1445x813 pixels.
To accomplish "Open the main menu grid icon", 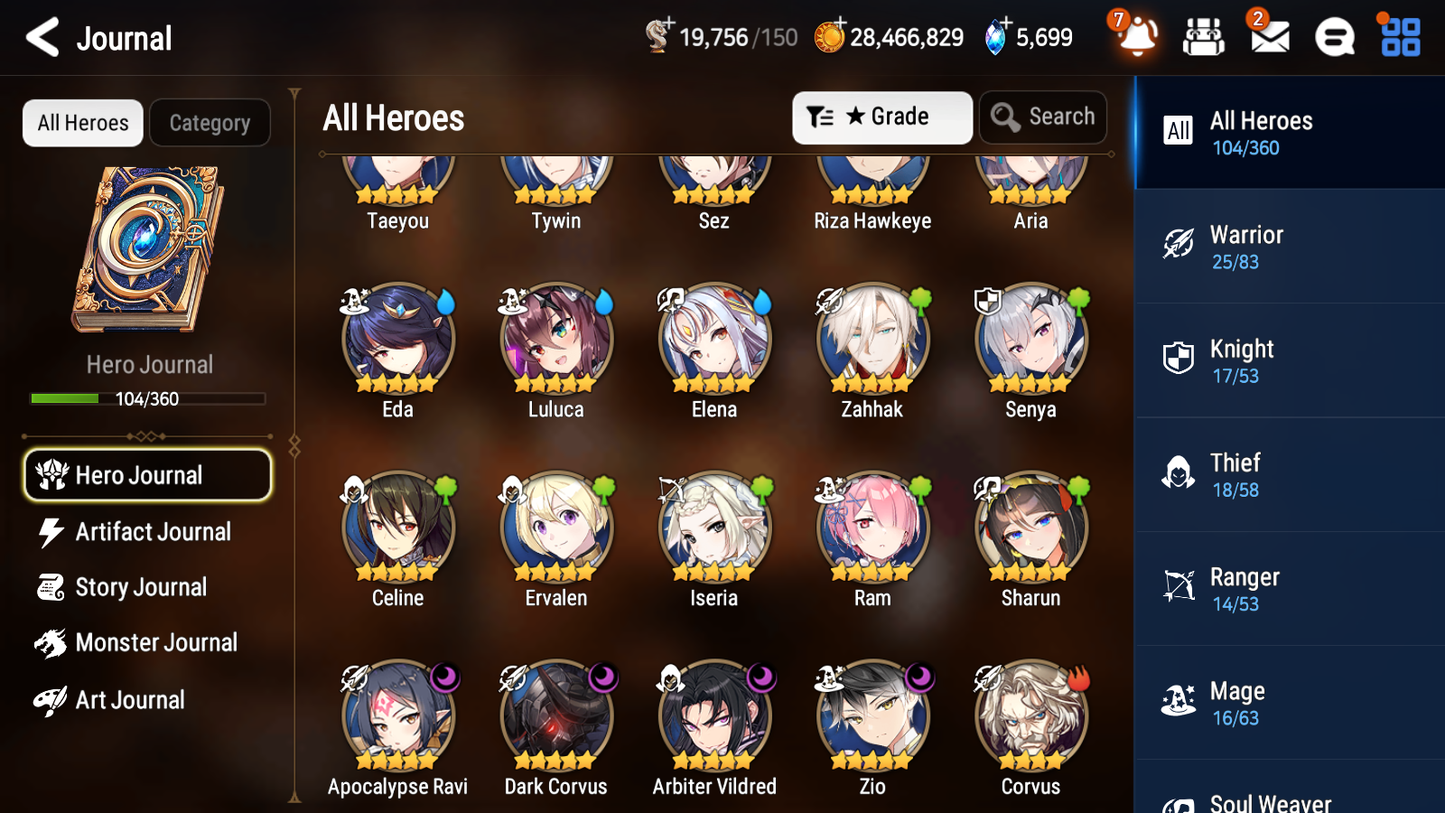I will coord(1398,36).
